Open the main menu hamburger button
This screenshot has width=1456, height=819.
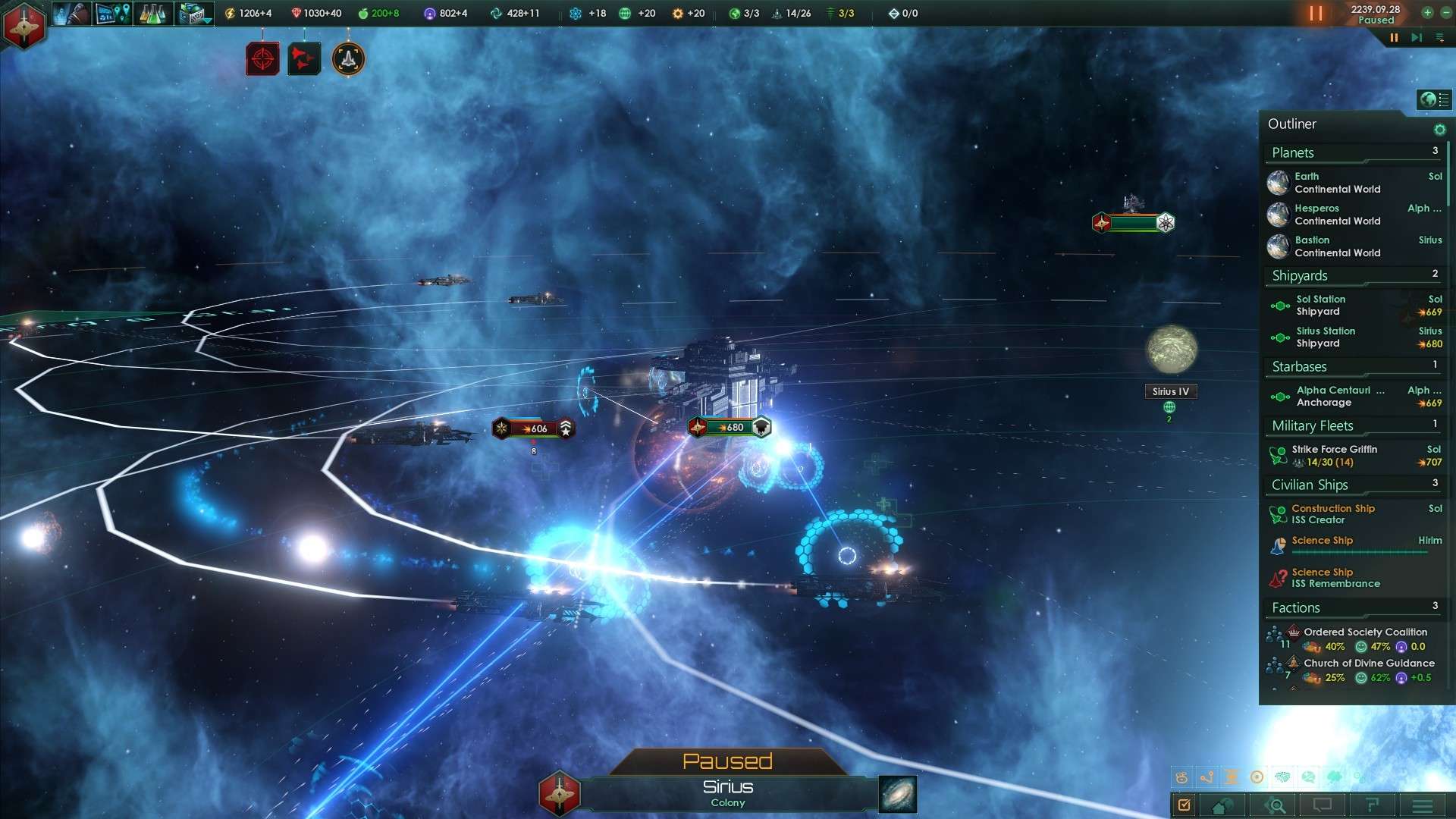click(1423, 805)
